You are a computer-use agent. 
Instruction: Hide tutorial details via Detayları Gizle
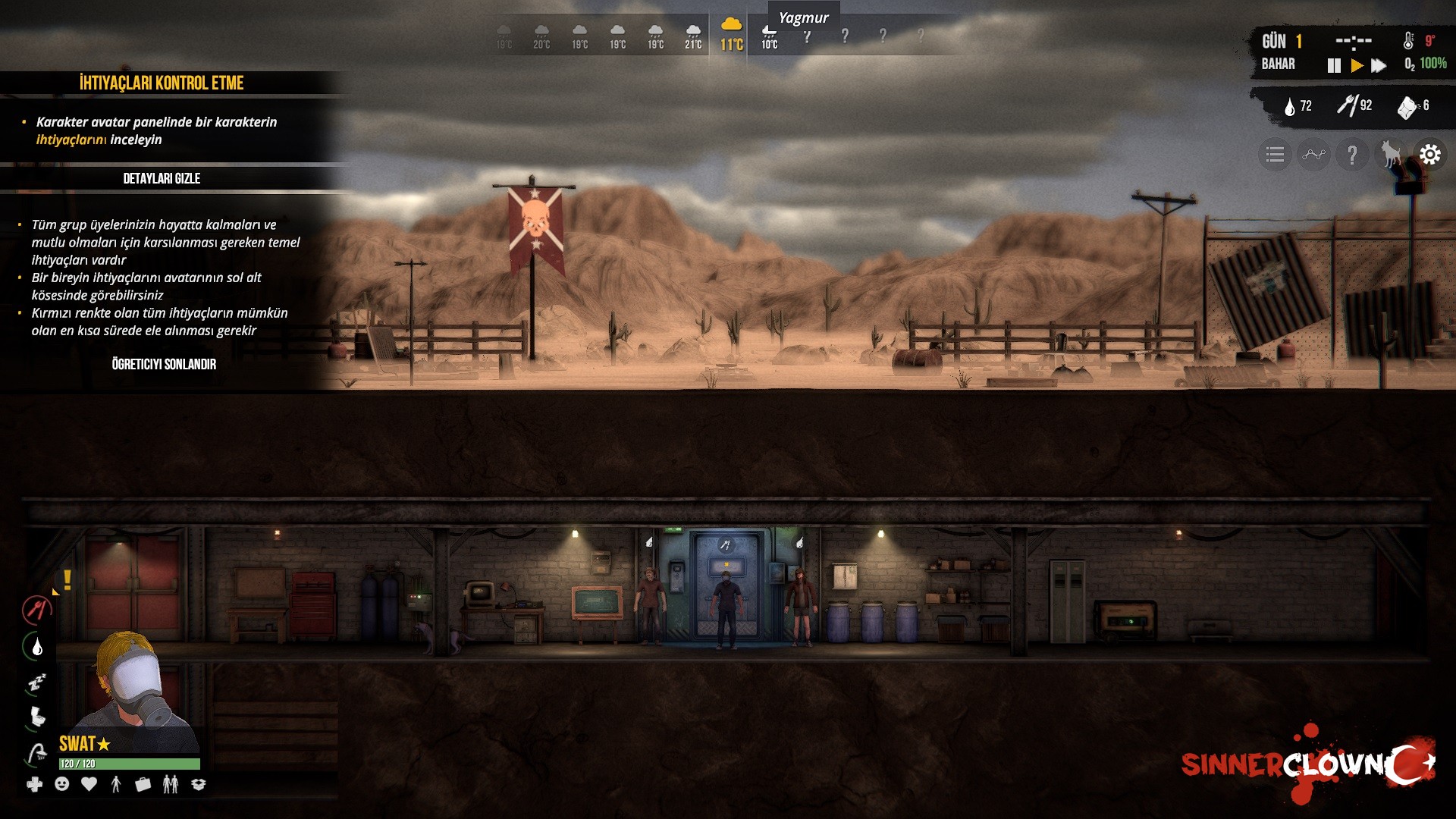[162, 179]
